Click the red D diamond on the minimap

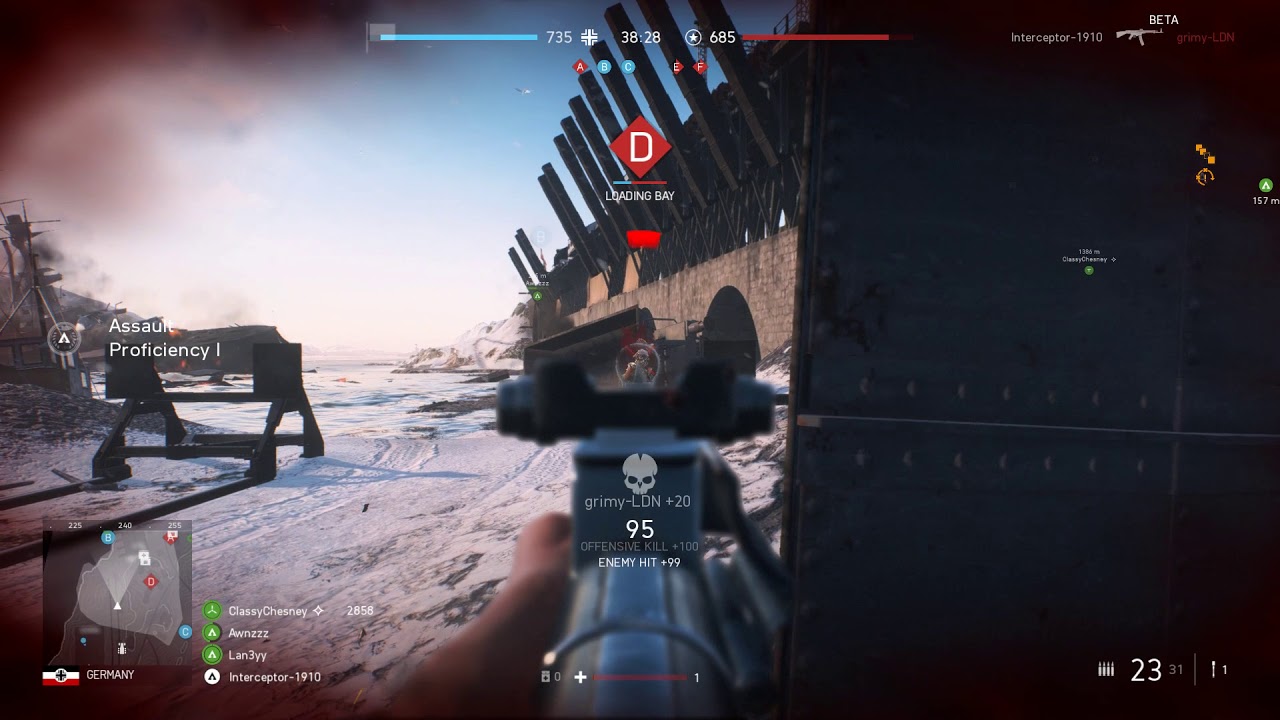pos(150,580)
